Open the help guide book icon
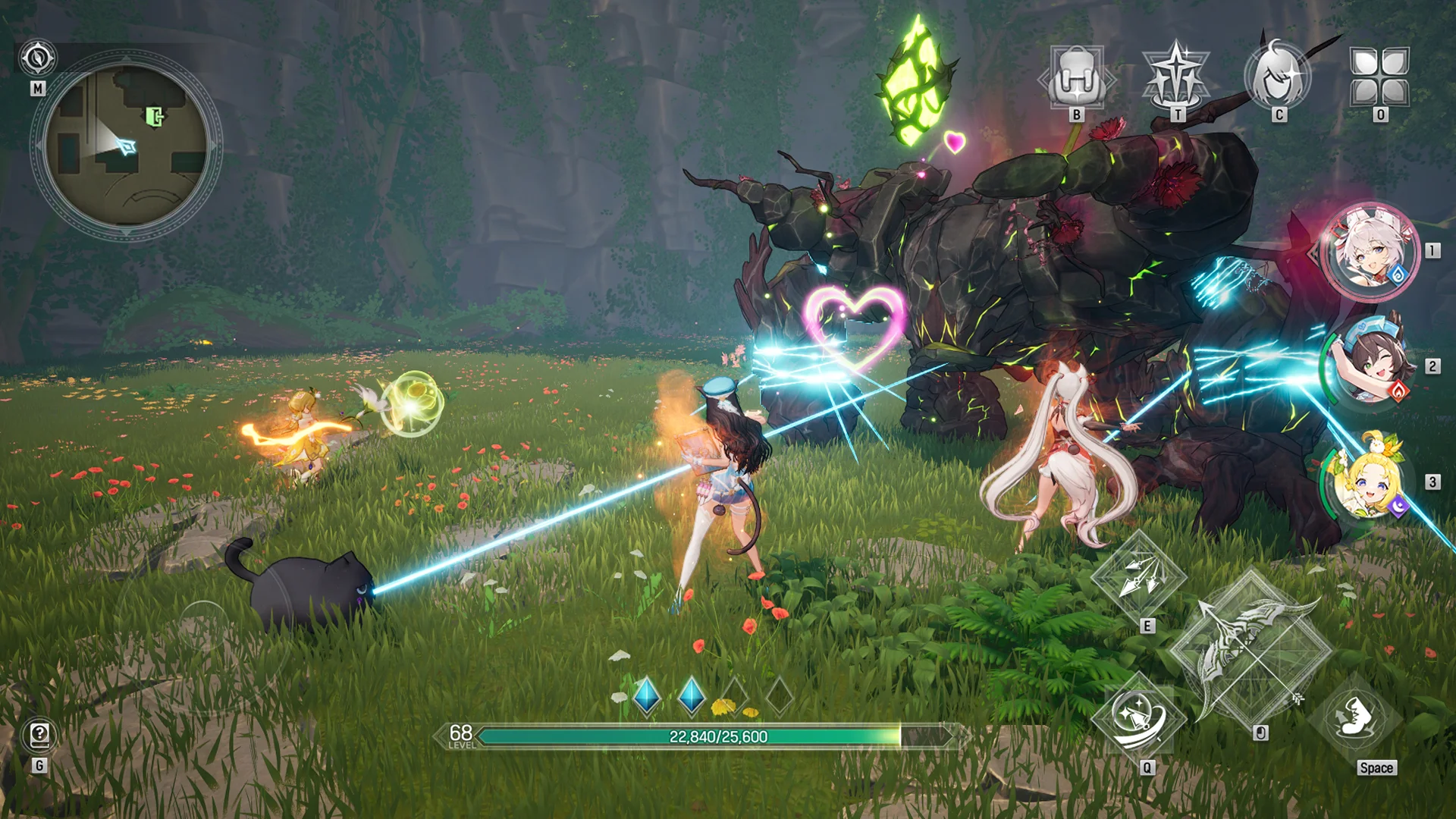The height and width of the screenshot is (819, 1456). [39, 735]
